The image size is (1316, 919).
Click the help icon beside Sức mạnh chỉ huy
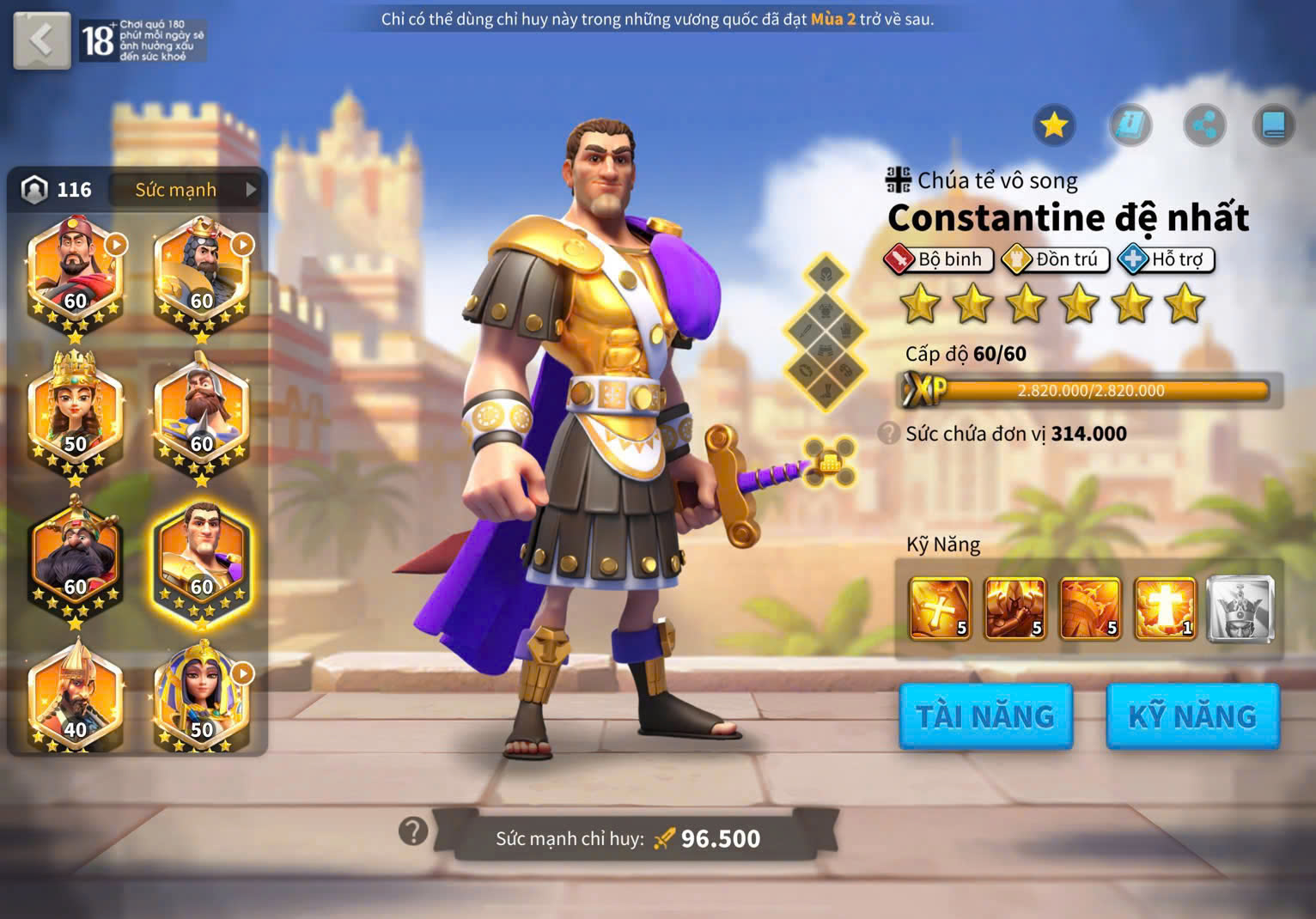click(x=413, y=831)
